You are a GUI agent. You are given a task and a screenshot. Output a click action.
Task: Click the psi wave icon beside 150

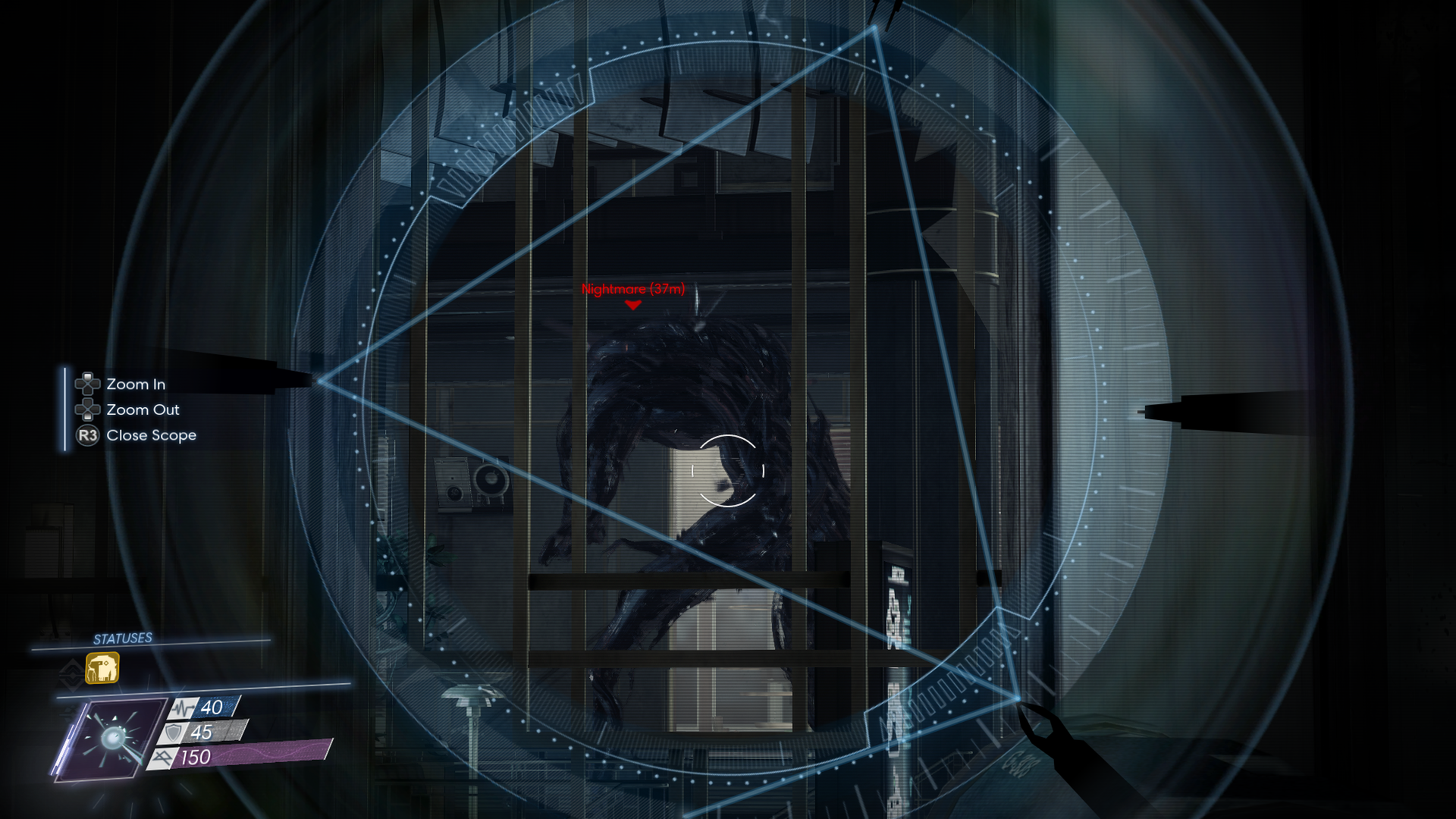(164, 756)
